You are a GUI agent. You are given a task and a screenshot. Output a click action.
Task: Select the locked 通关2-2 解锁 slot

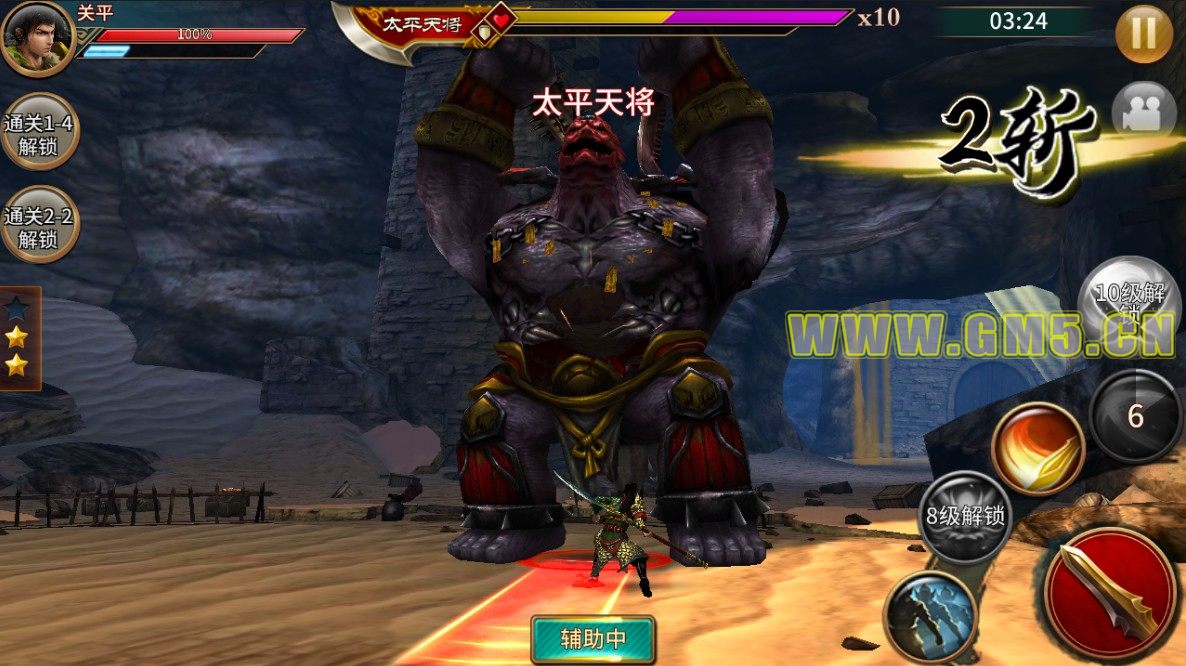tap(40, 224)
